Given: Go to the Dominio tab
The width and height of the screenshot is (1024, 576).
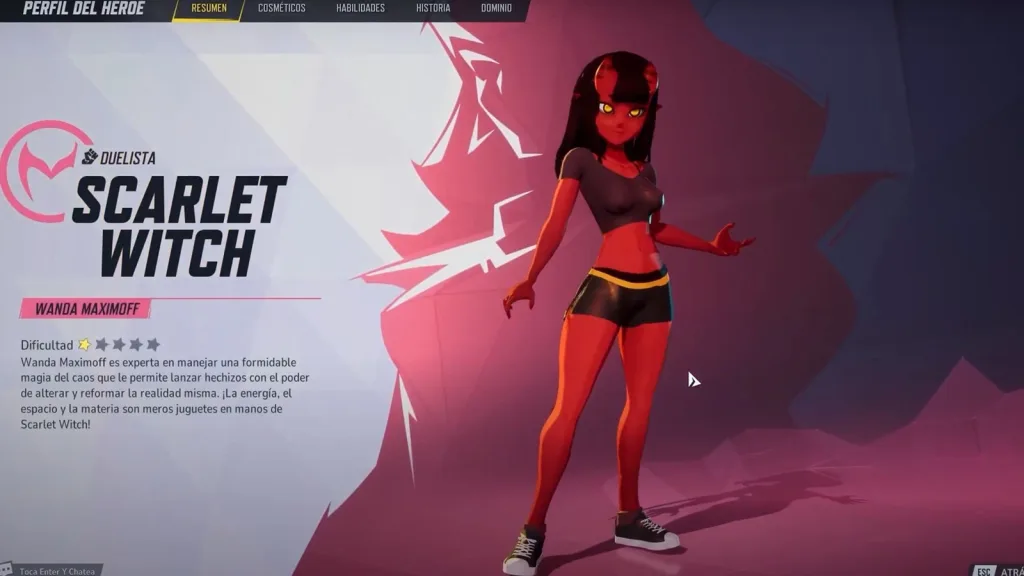Looking at the screenshot, I should tap(496, 9).
